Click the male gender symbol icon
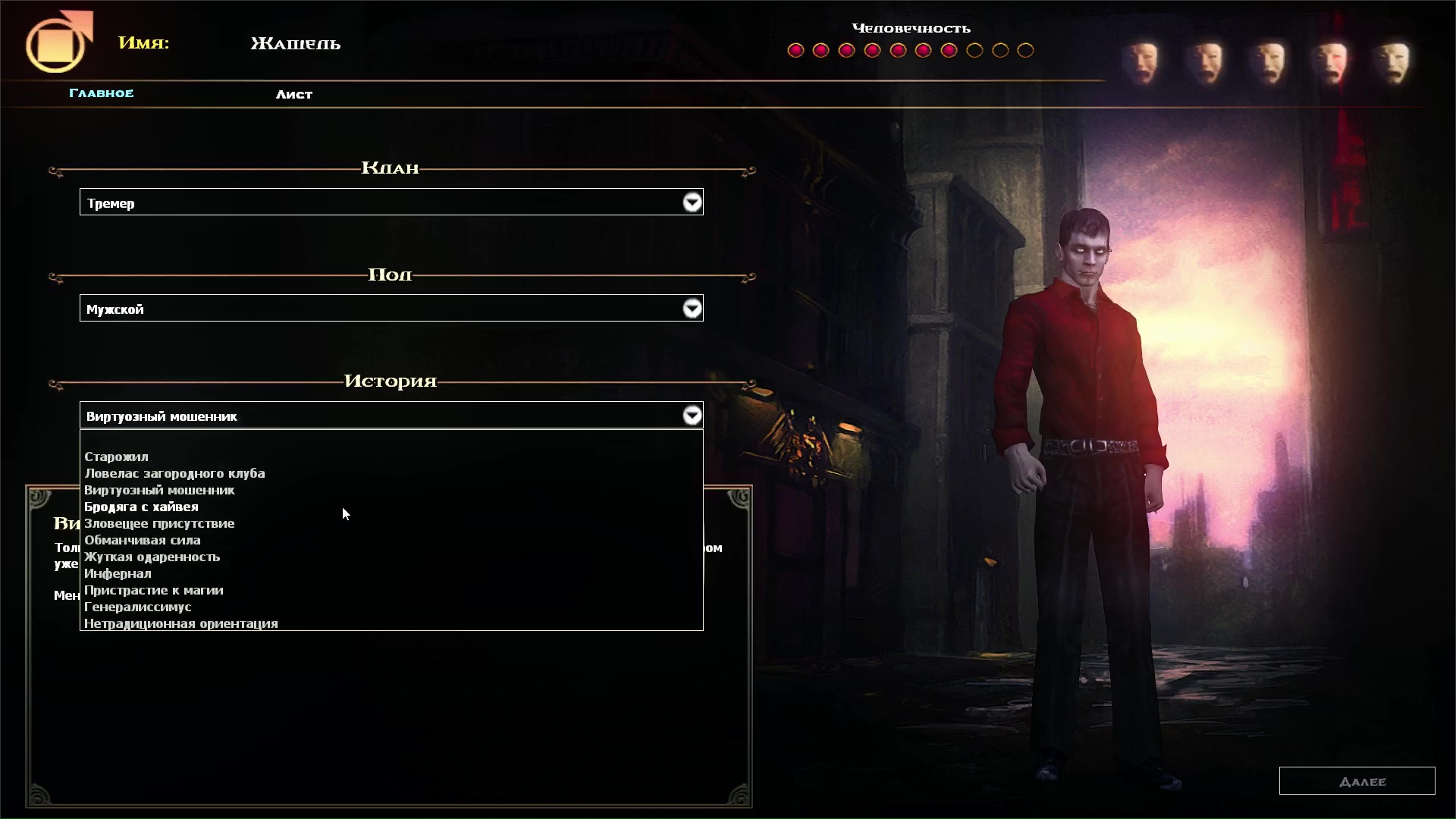This screenshot has width=1456, height=819. (x=58, y=42)
